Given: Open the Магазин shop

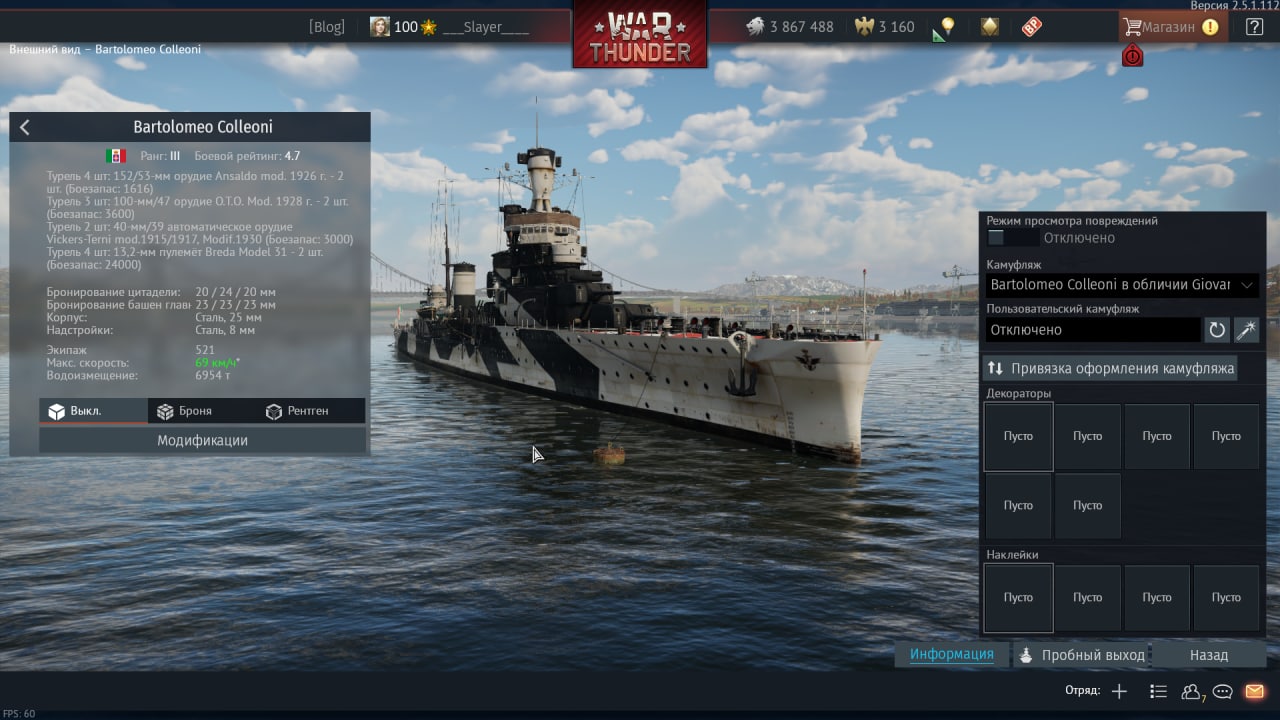Looking at the screenshot, I should pos(1170,27).
